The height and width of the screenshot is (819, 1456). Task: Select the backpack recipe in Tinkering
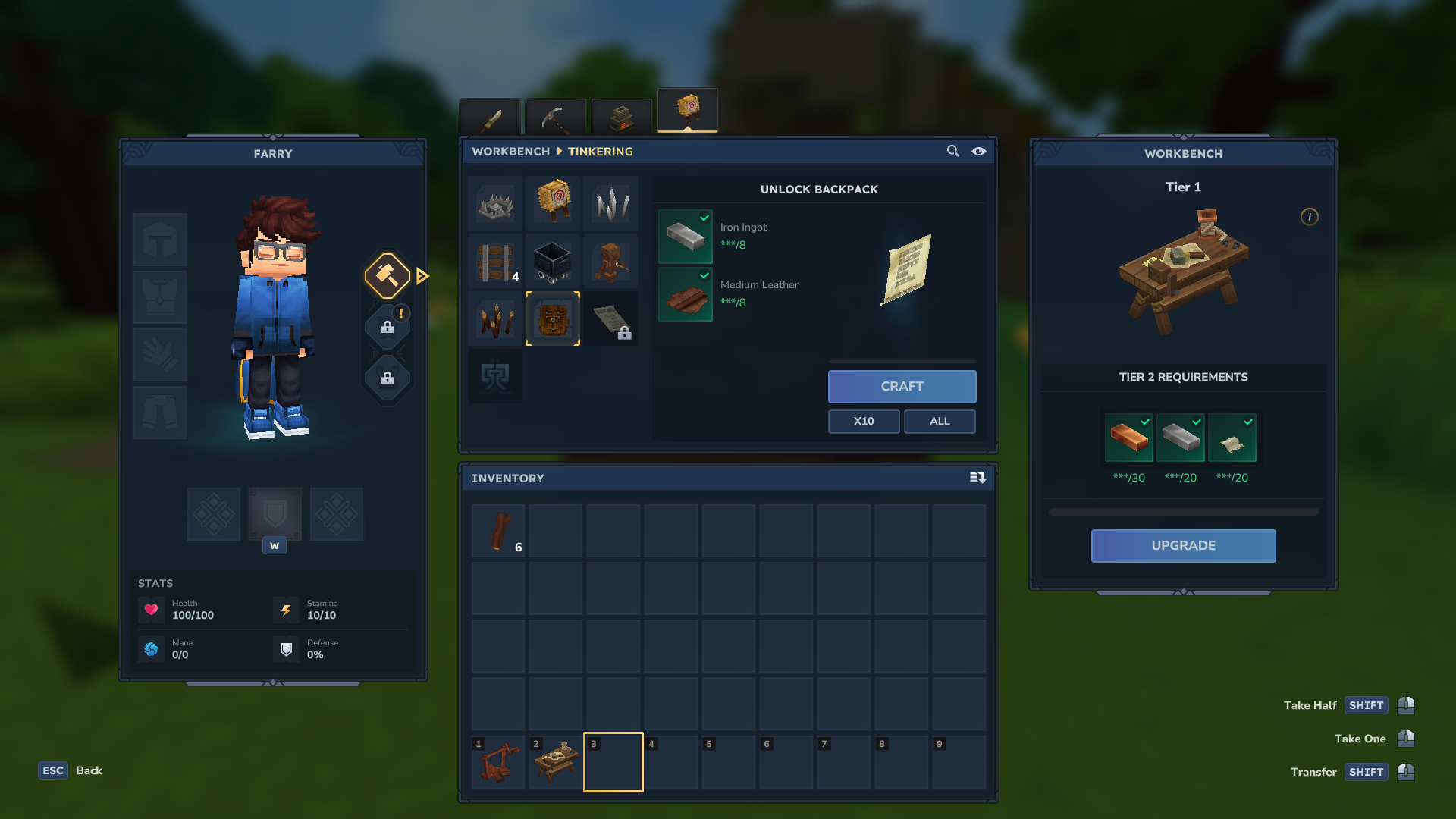[x=552, y=318]
